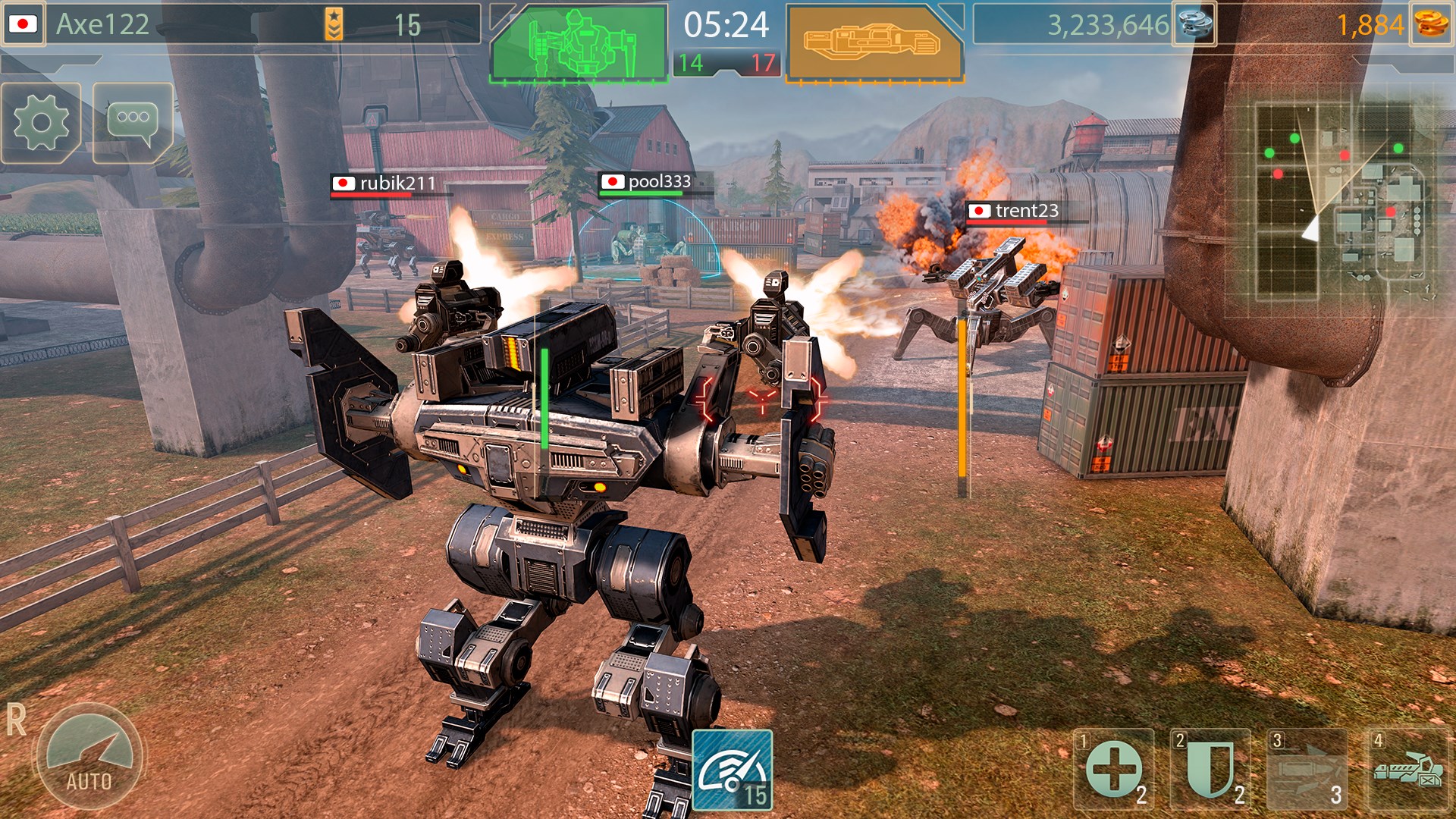The width and height of the screenshot is (1456, 819).
Task: Select the orange enemy team tank panel
Action: (874, 43)
